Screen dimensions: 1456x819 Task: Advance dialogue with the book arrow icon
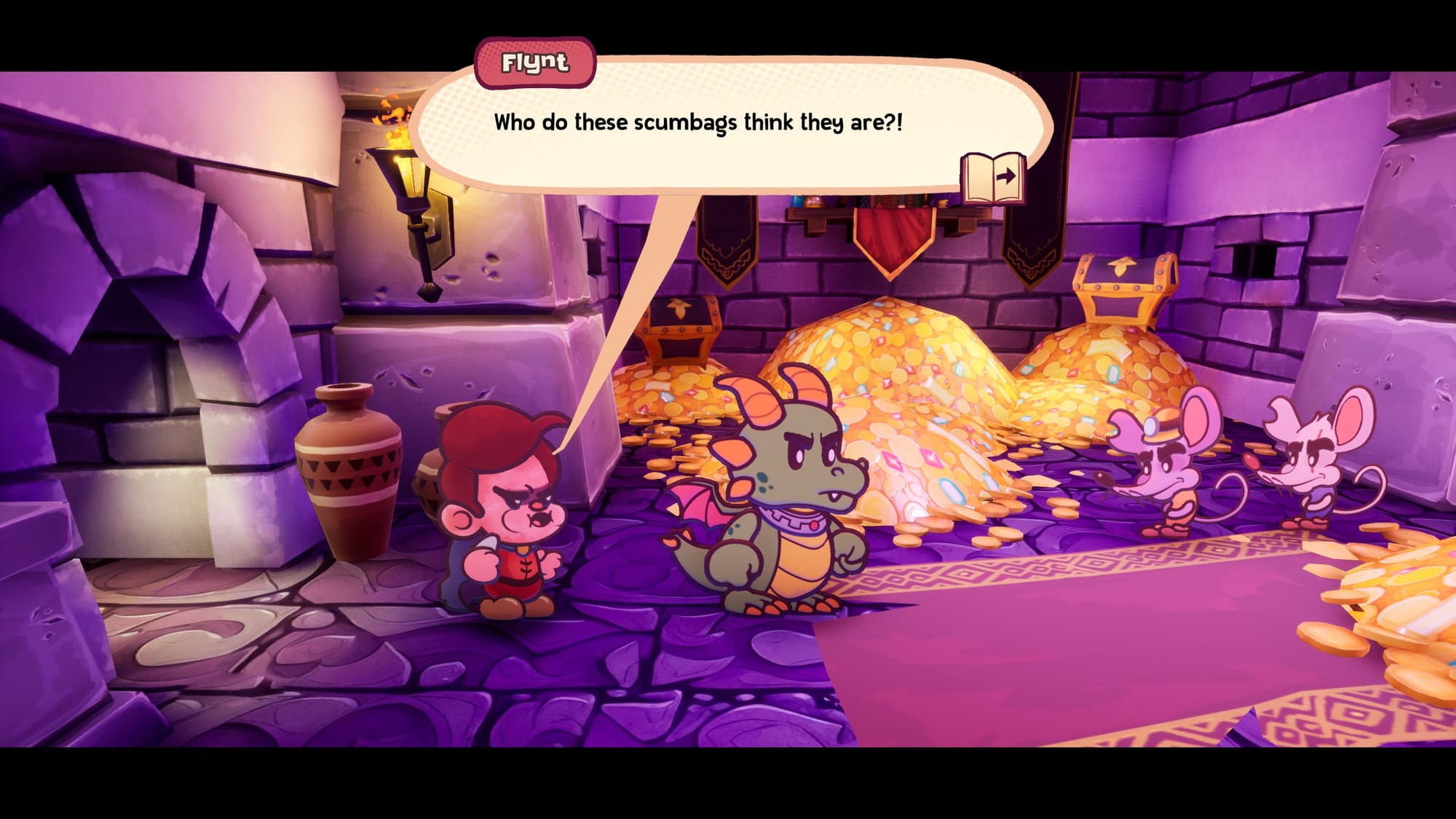click(x=993, y=177)
